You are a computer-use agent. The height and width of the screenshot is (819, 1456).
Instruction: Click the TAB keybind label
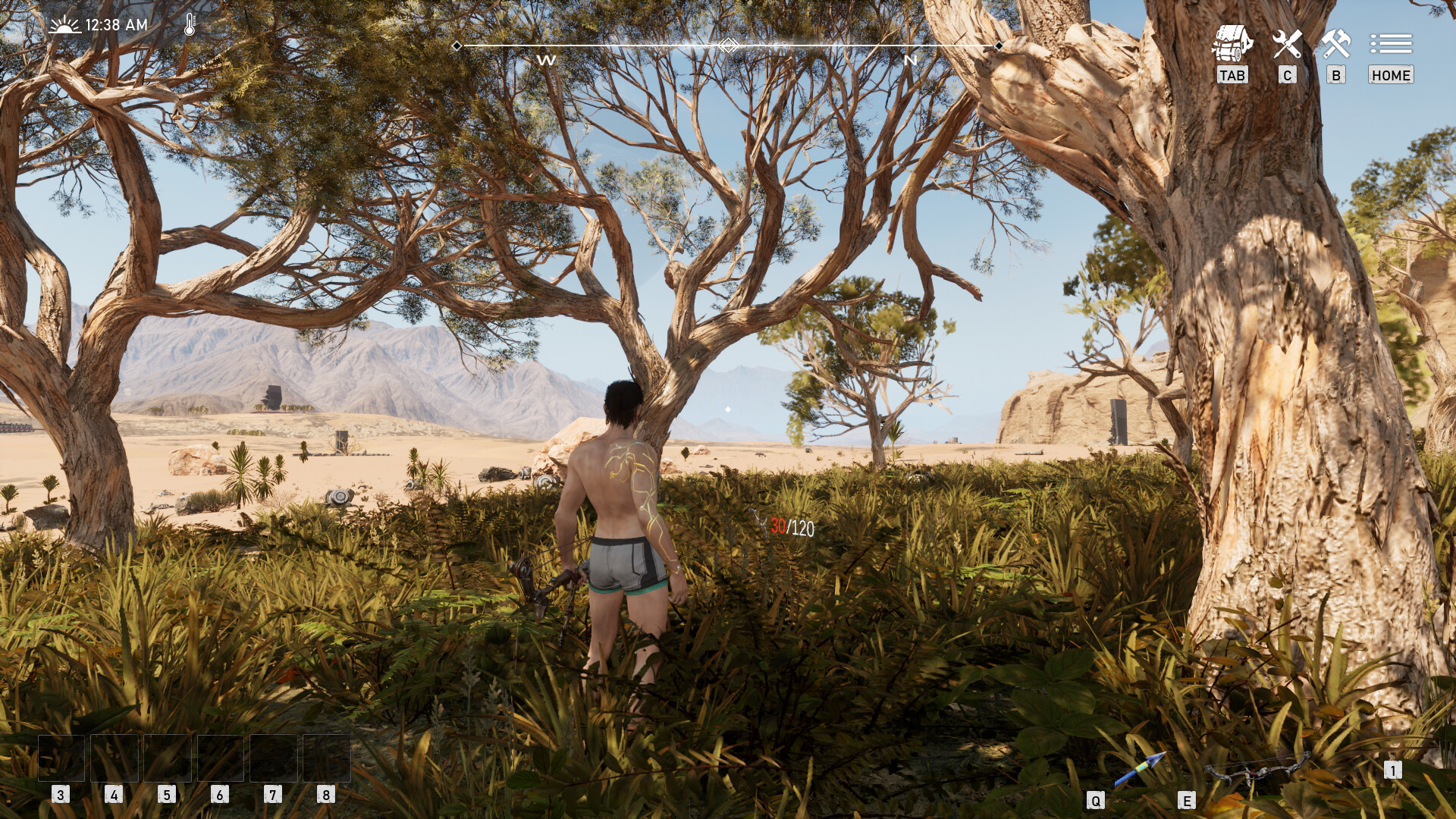[1233, 75]
